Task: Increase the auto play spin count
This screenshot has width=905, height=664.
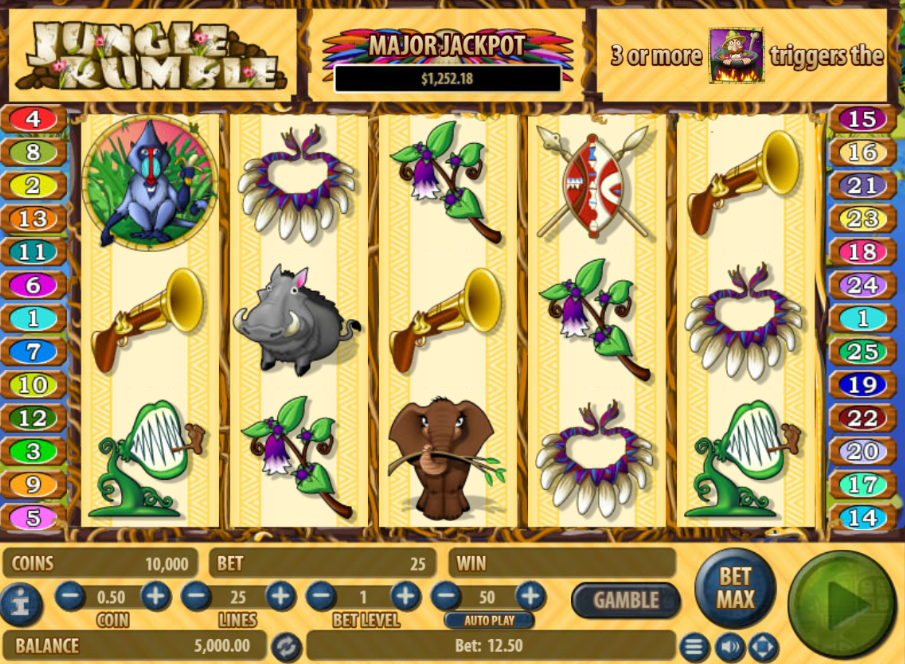Action: click(530, 597)
